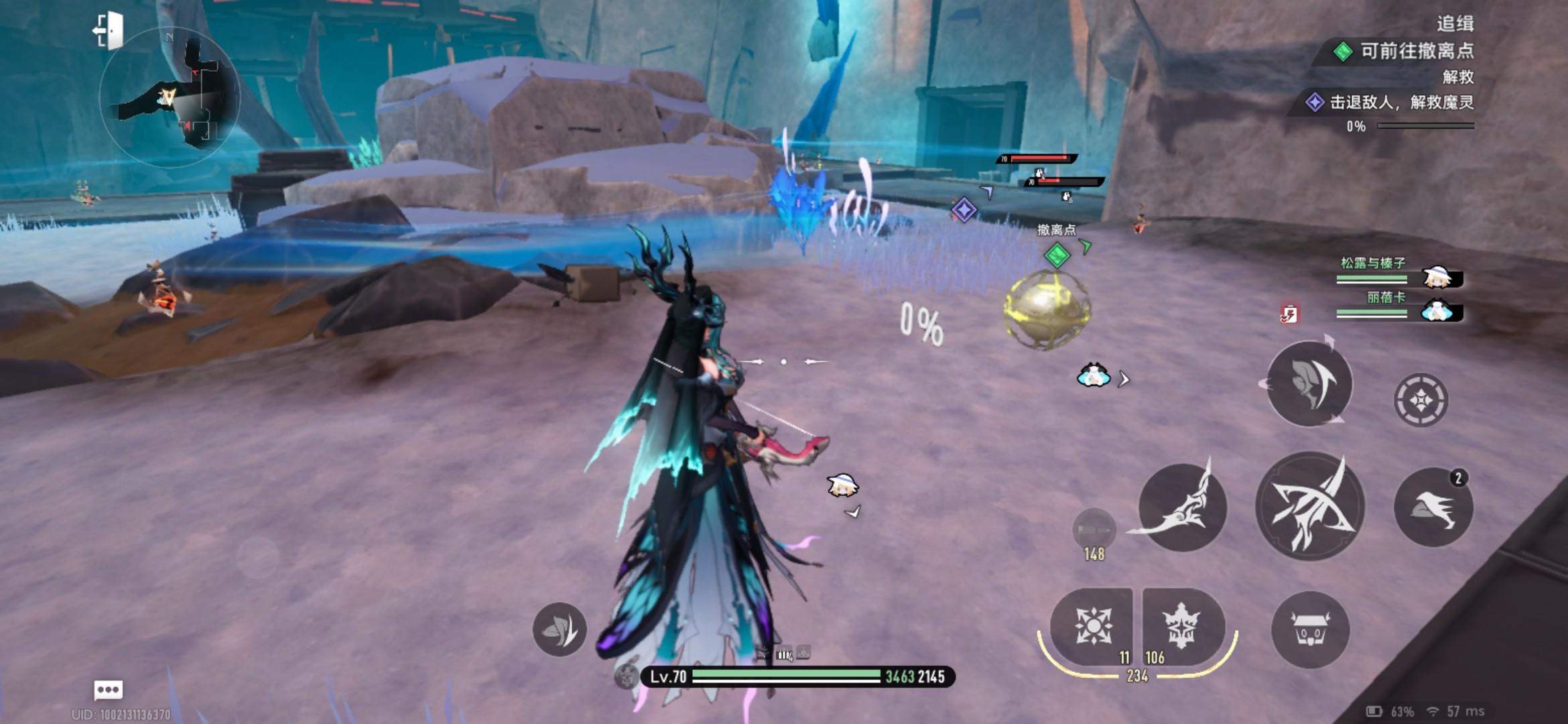Open the chat bubble button
Screen dimensions: 1568x724
[108, 689]
